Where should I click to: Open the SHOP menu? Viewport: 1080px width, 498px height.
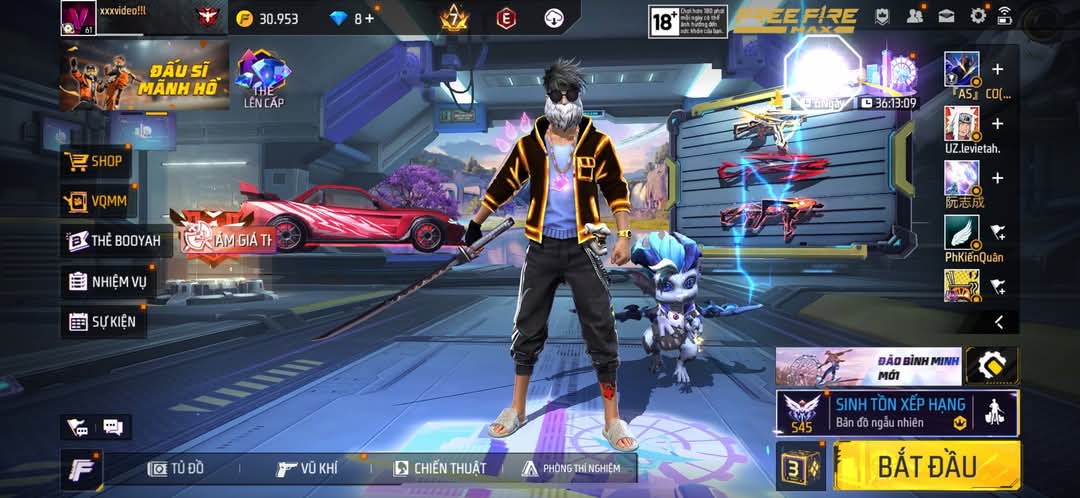pos(94,161)
